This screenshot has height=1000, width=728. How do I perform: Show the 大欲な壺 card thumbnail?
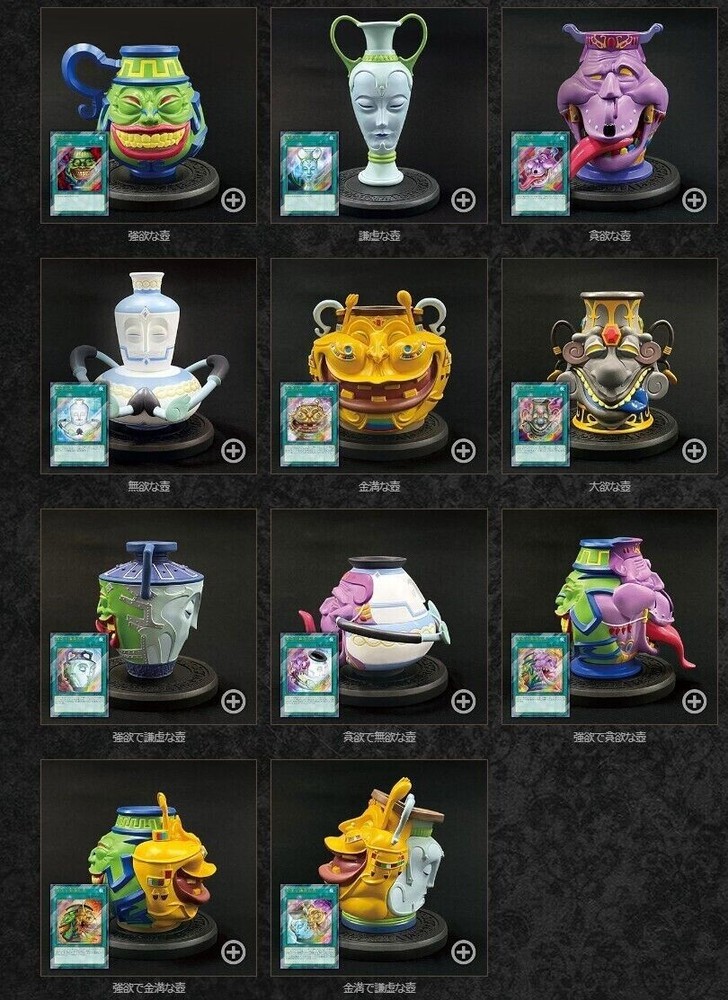click(540, 424)
